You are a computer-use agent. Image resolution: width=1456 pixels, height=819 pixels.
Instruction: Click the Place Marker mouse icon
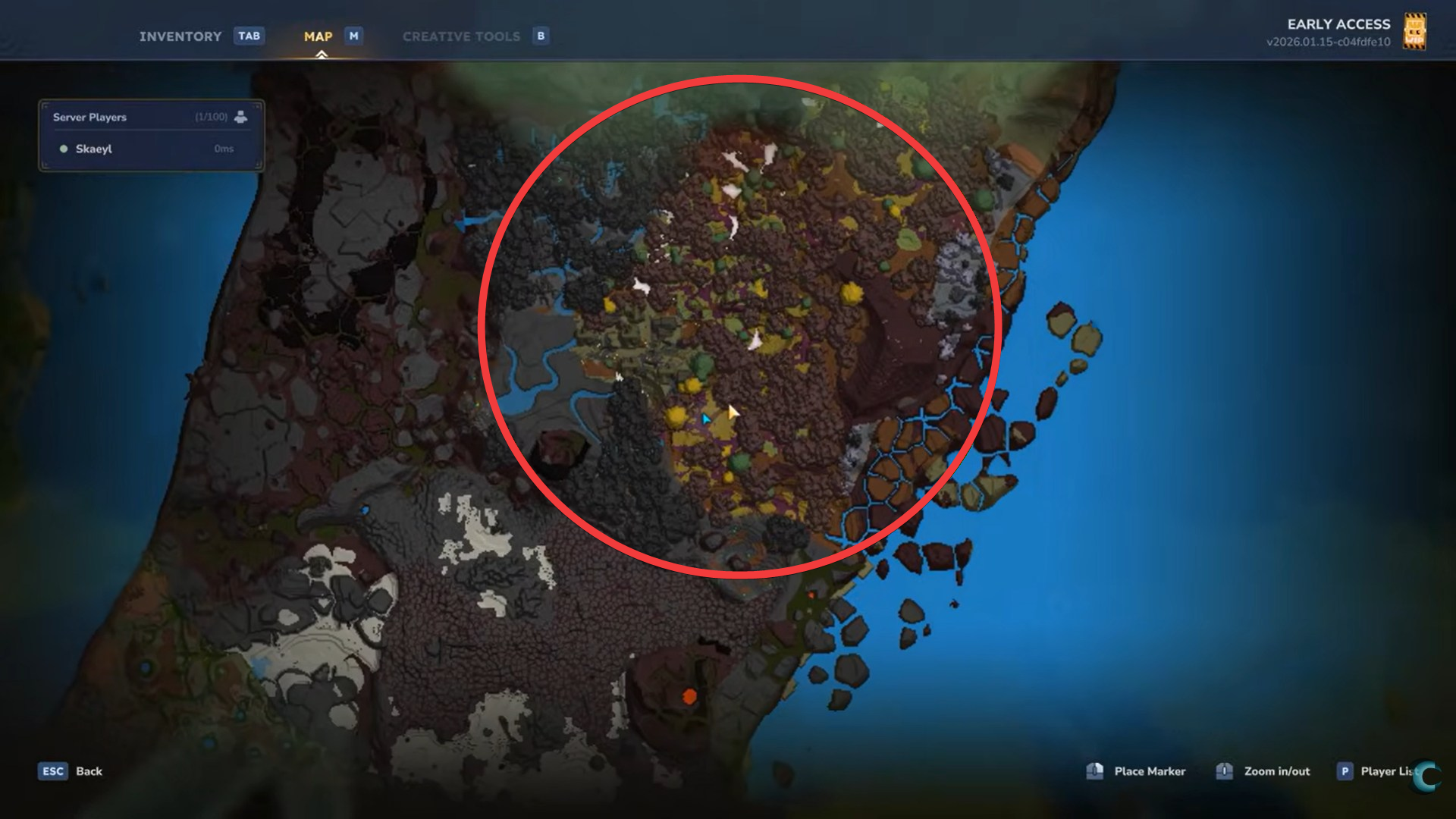1094,770
